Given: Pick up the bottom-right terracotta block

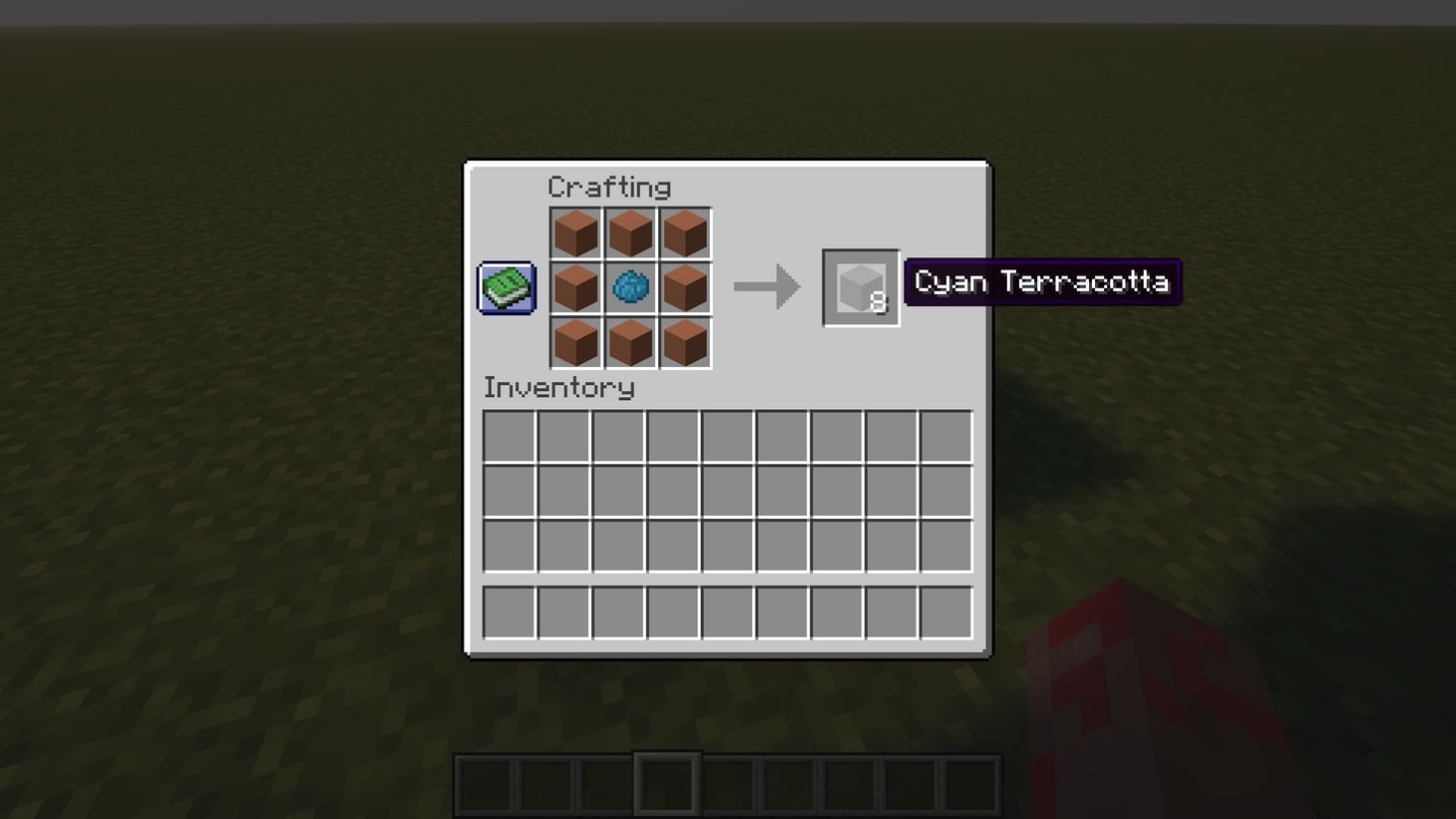Looking at the screenshot, I should (x=685, y=342).
